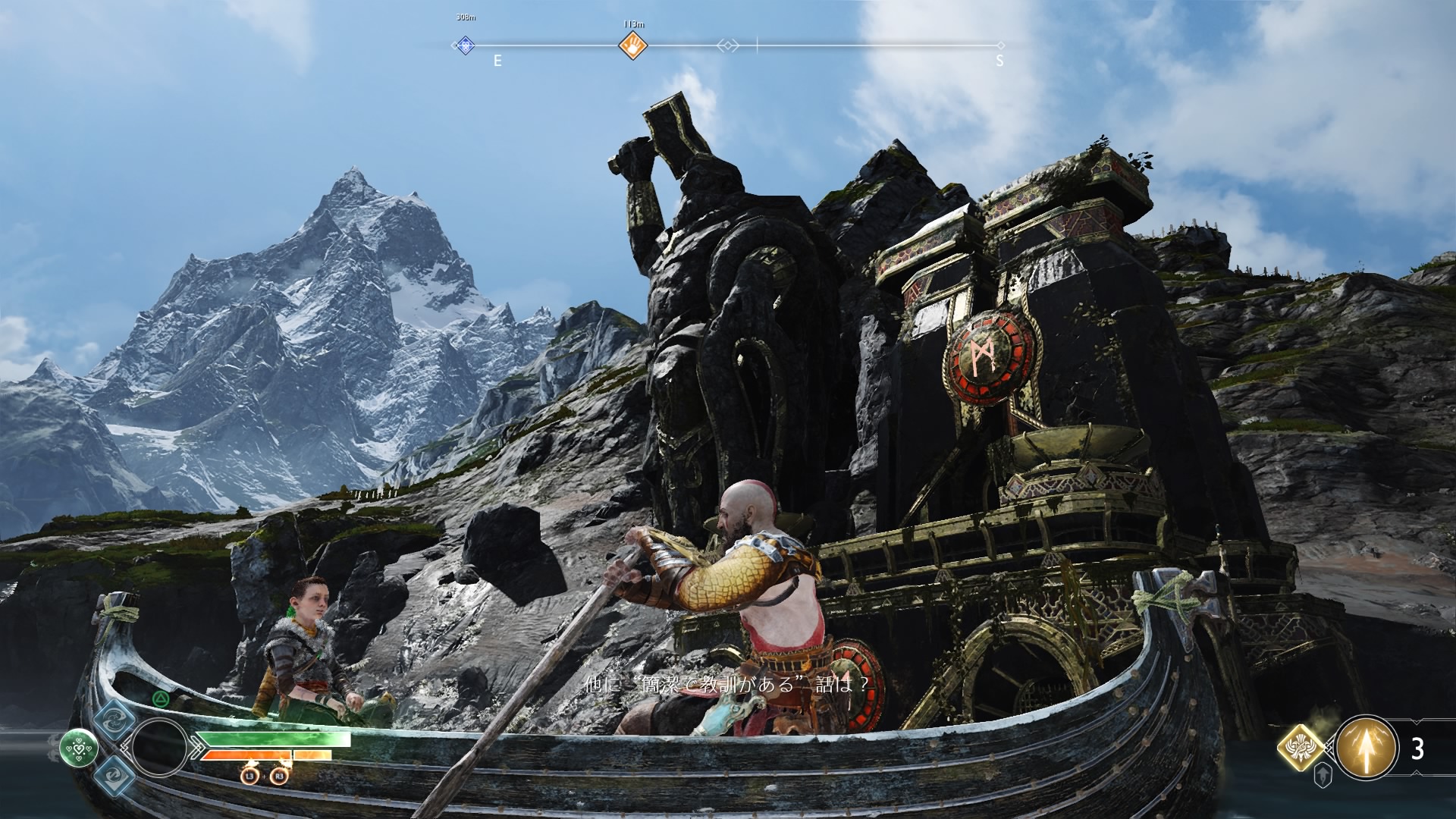Click the hollow diamond compass marker
Image resolution: width=1456 pixels, height=819 pixels.
pyautogui.click(x=727, y=46)
